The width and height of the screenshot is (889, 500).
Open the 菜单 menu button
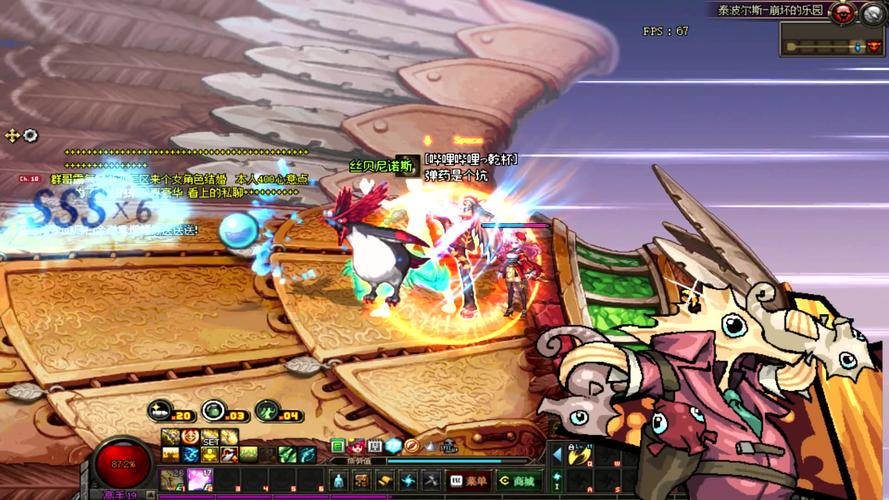tap(469, 481)
